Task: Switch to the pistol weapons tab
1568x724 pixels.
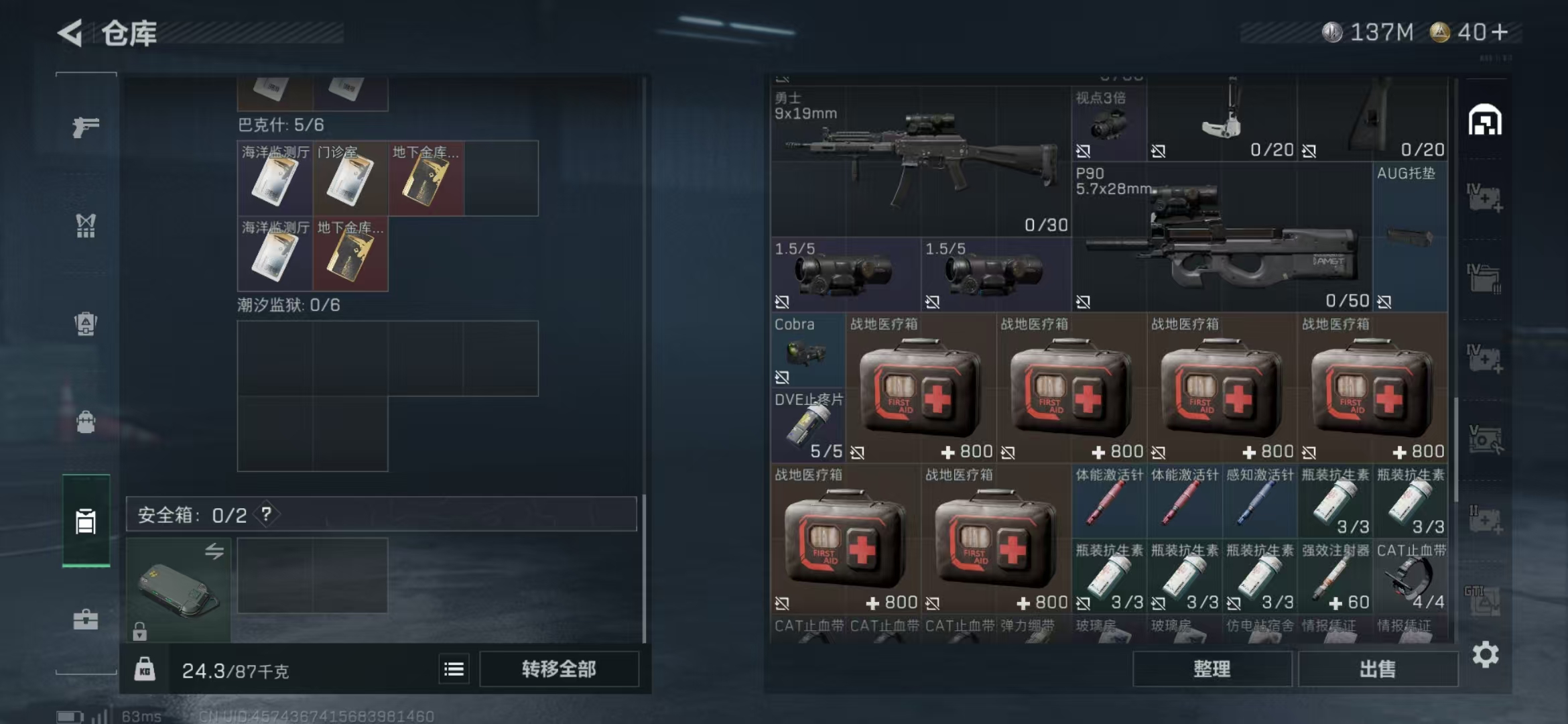Action: pyautogui.click(x=86, y=127)
